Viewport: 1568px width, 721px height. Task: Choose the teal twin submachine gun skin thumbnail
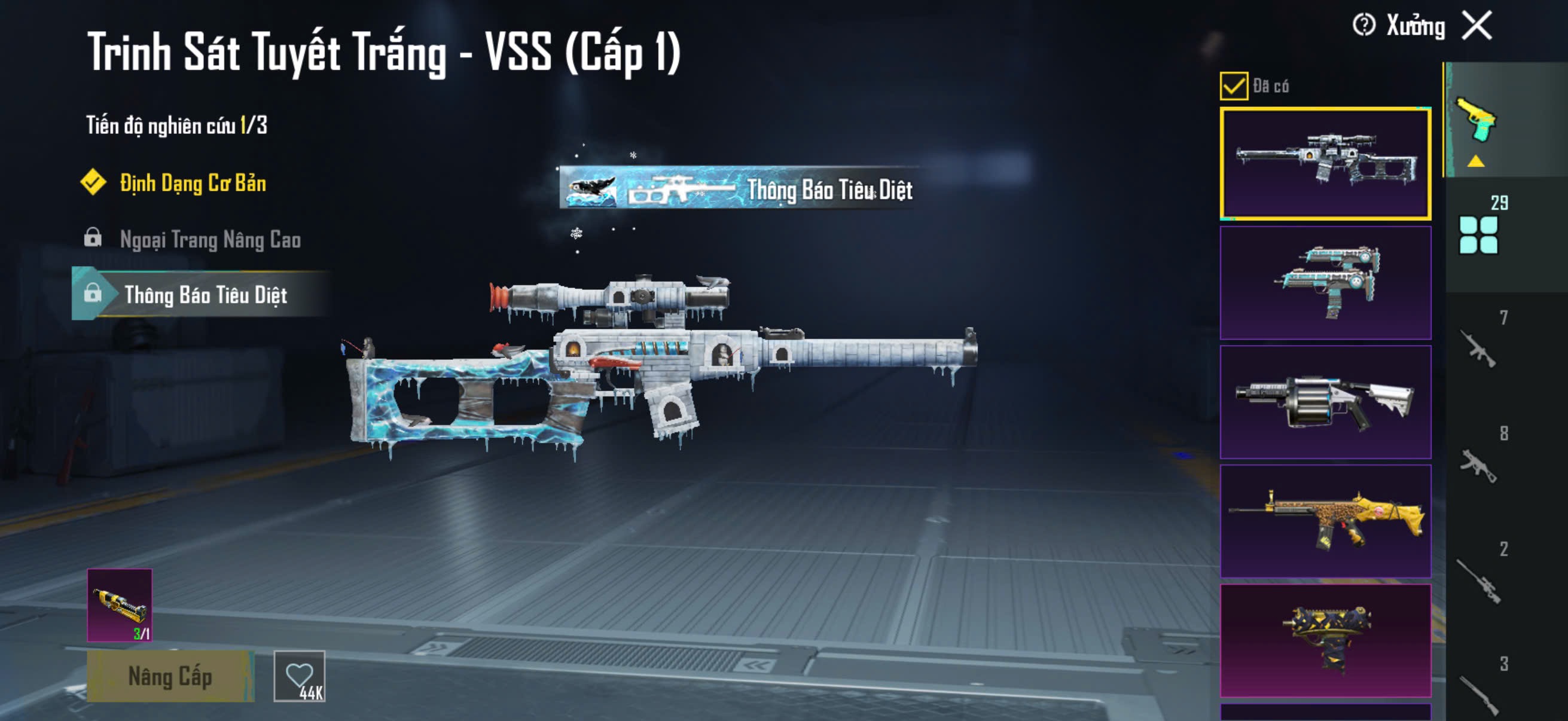click(x=1325, y=282)
